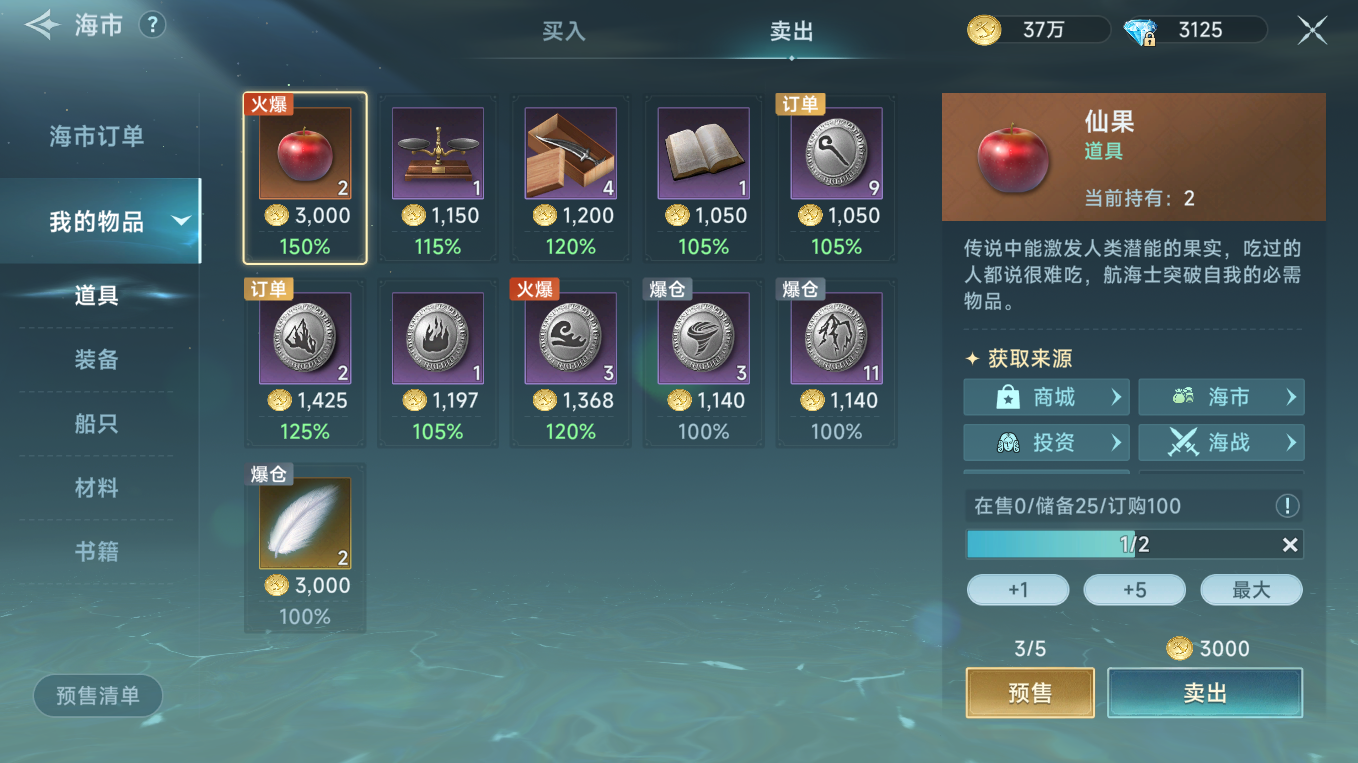Select 装备 in the sidebar

(97, 359)
